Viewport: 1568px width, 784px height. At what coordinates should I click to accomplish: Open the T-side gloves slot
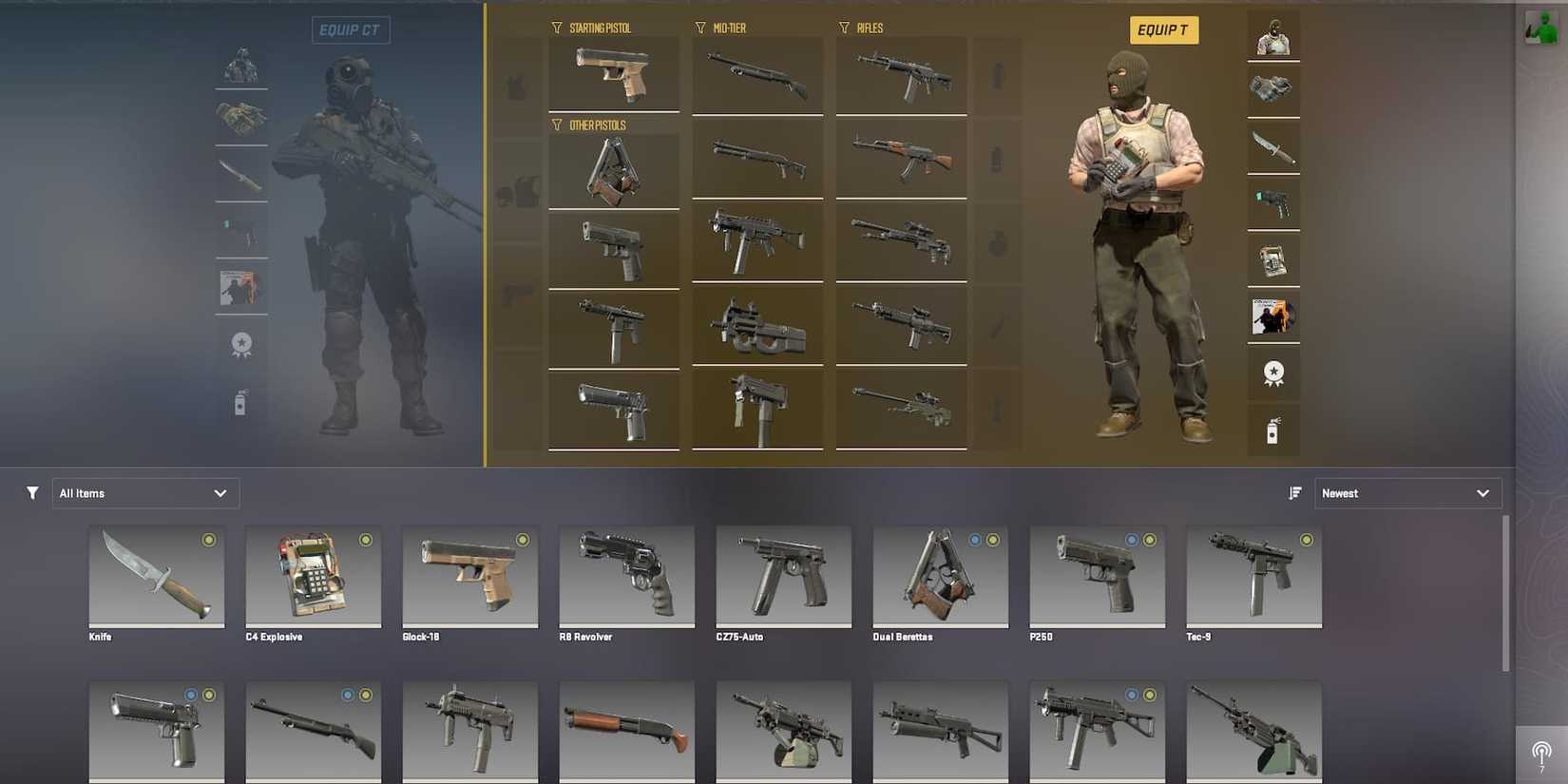pos(1273,90)
